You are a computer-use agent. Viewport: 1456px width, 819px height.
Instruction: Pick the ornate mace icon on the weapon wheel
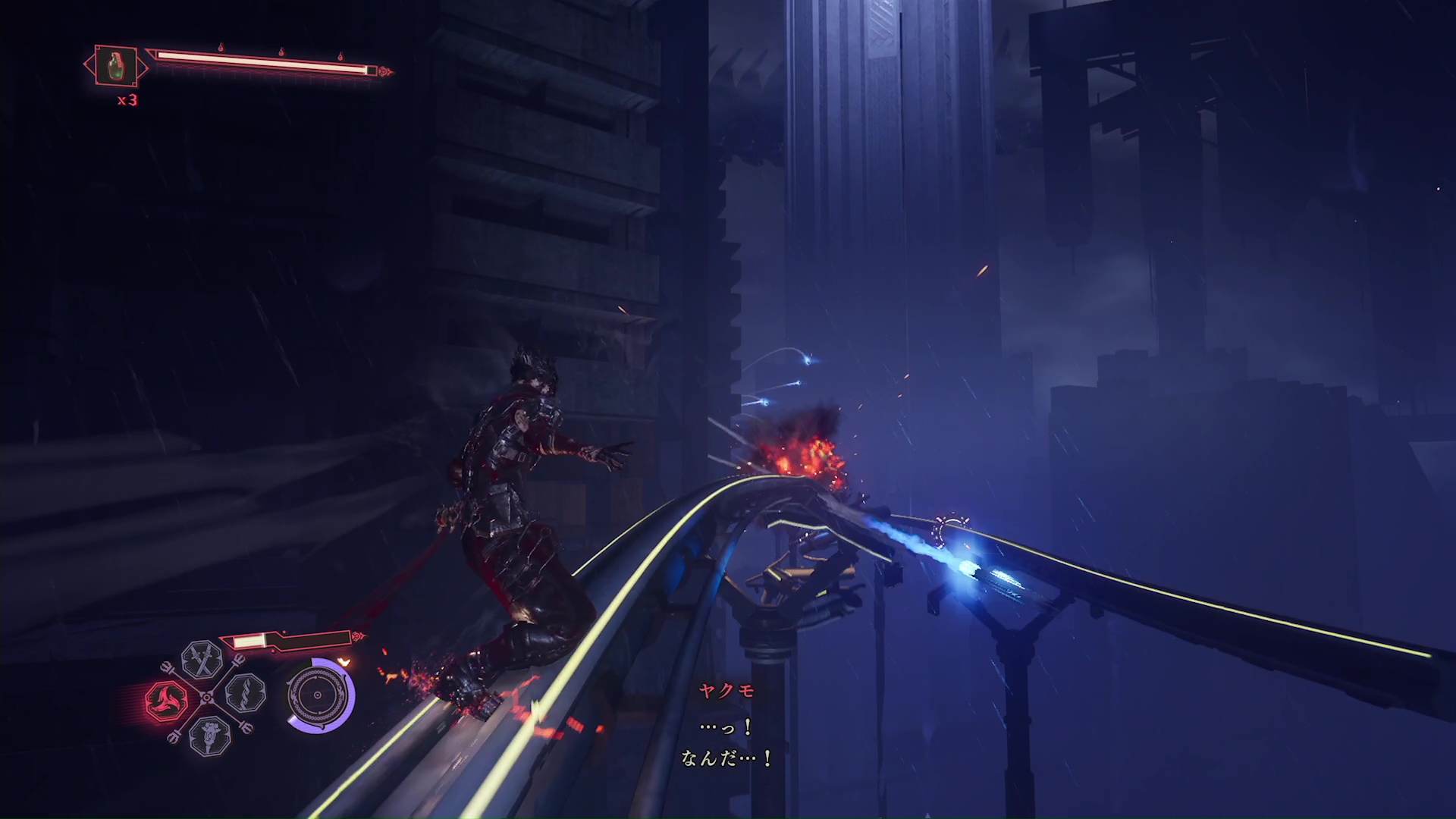coord(209,735)
